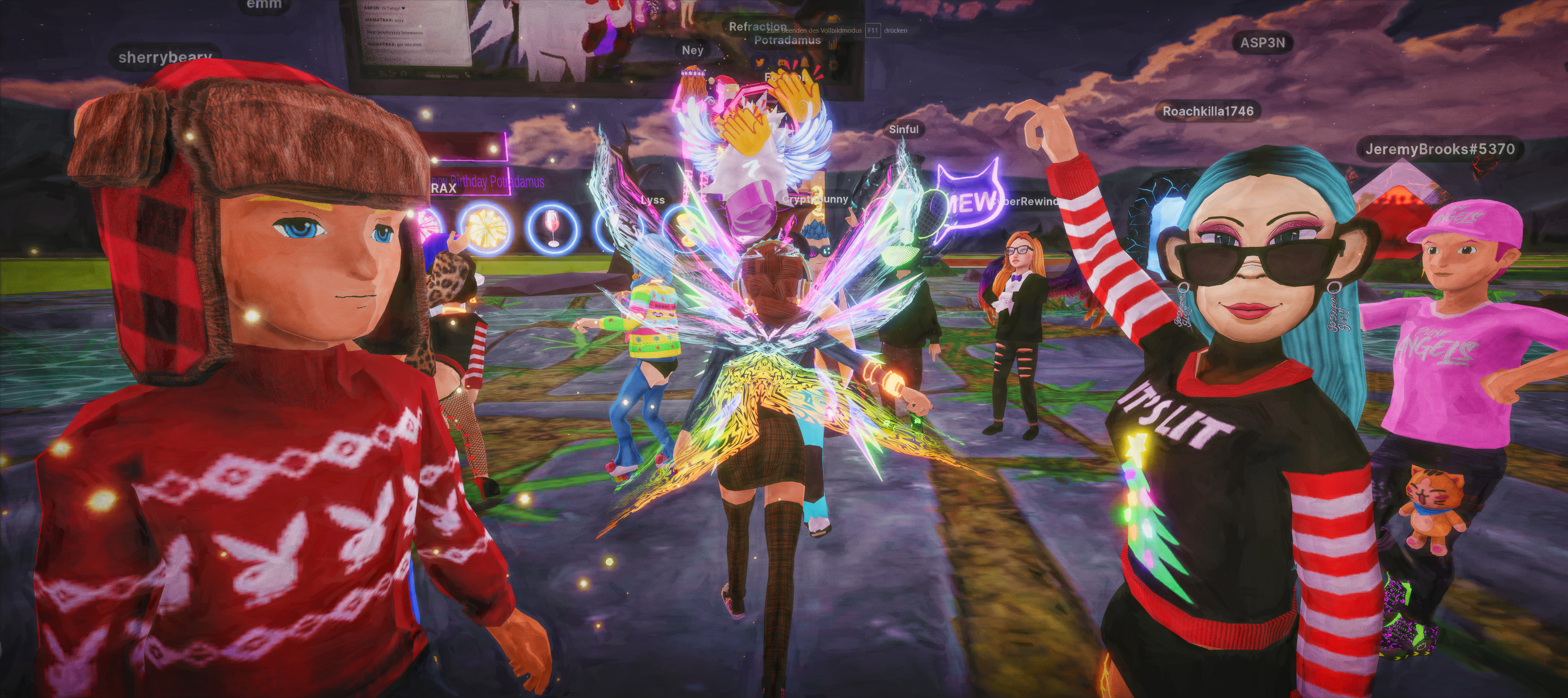
Task: Open ASP3N's player name tag
Action: (1262, 43)
